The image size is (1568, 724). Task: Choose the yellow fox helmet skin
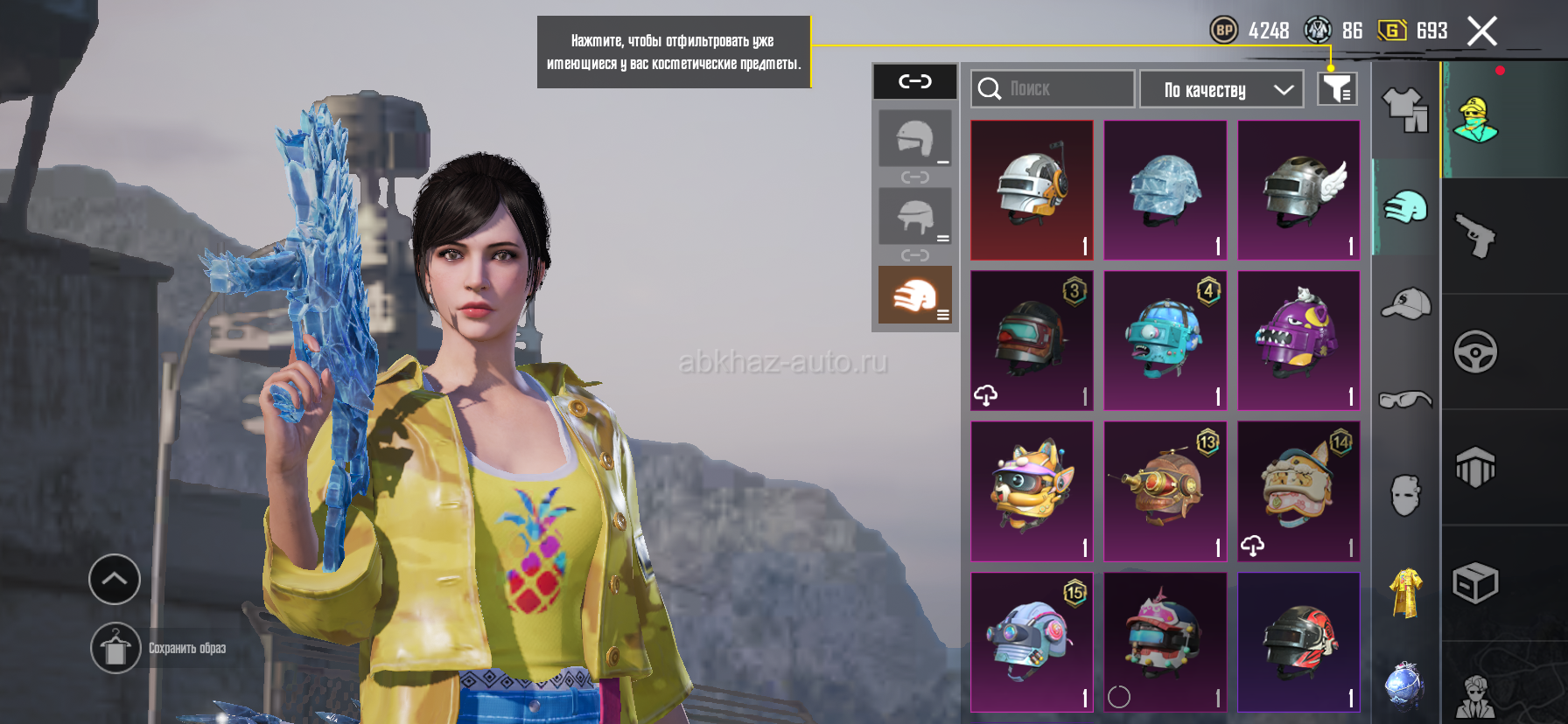(x=1032, y=491)
